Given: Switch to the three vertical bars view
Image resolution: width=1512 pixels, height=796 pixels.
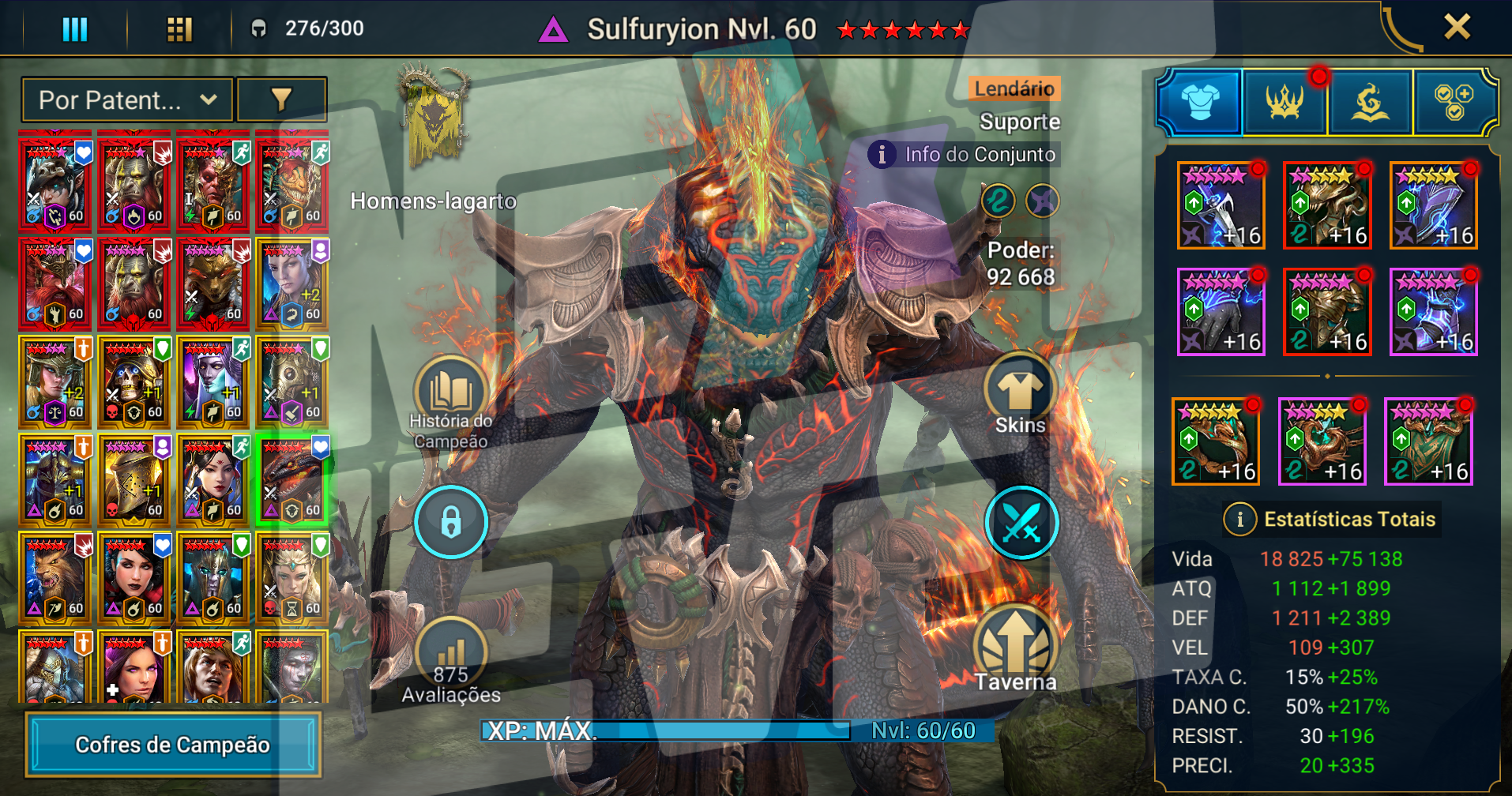Looking at the screenshot, I should point(75,29).
